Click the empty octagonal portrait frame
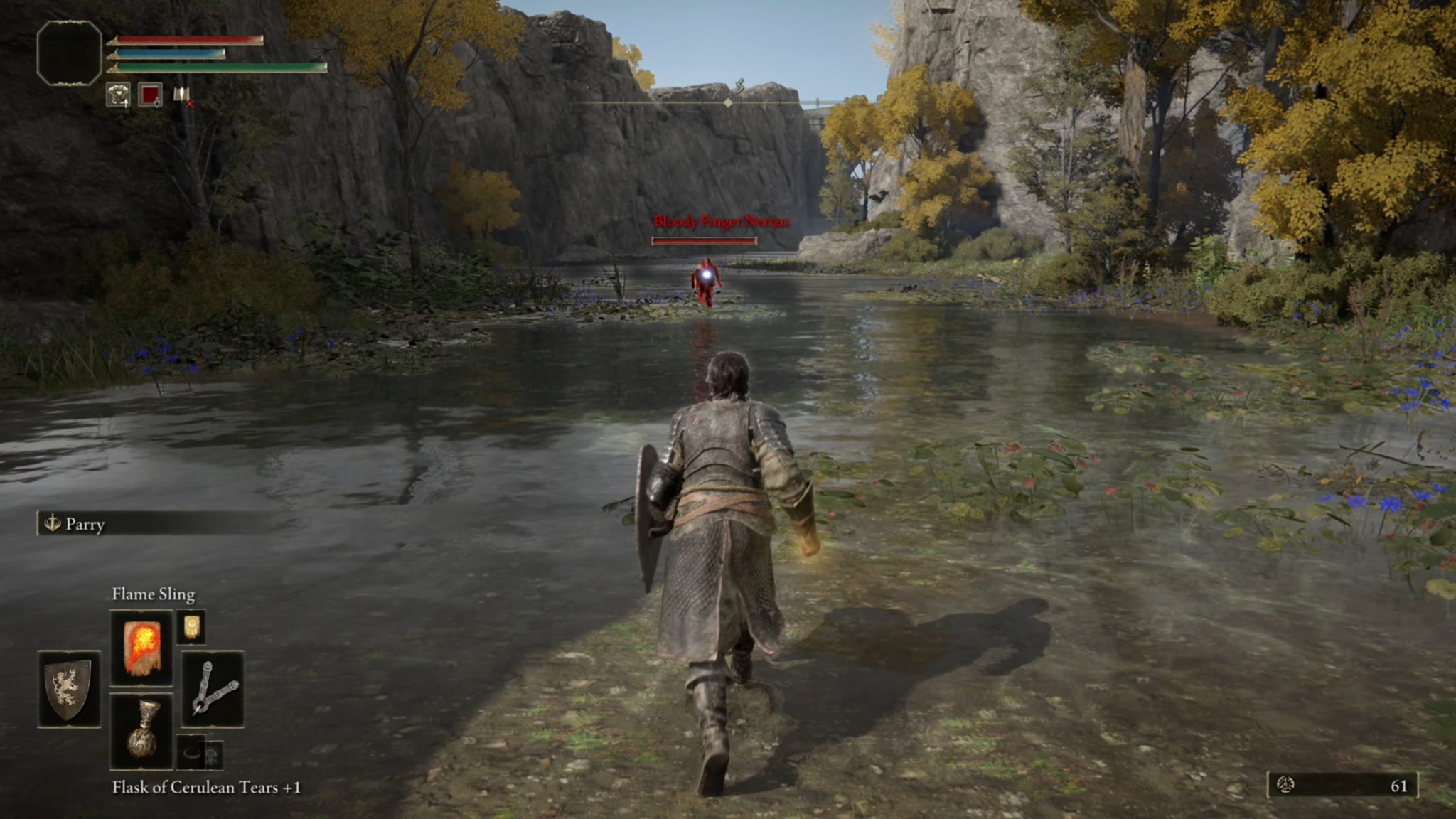This screenshot has height=819, width=1456. [69, 53]
